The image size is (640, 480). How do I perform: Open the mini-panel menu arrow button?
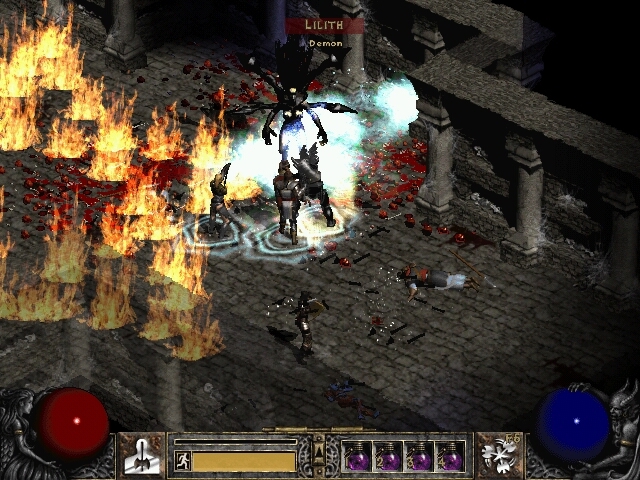319,453
